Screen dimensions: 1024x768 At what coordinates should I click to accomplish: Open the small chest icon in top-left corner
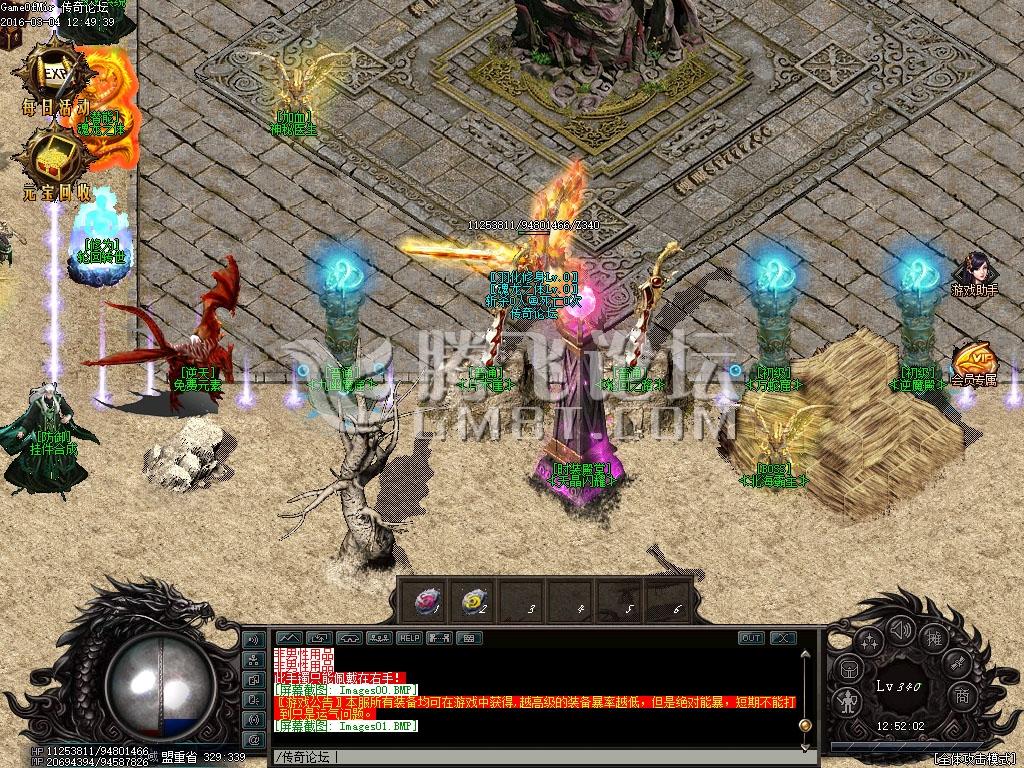point(10,36)
